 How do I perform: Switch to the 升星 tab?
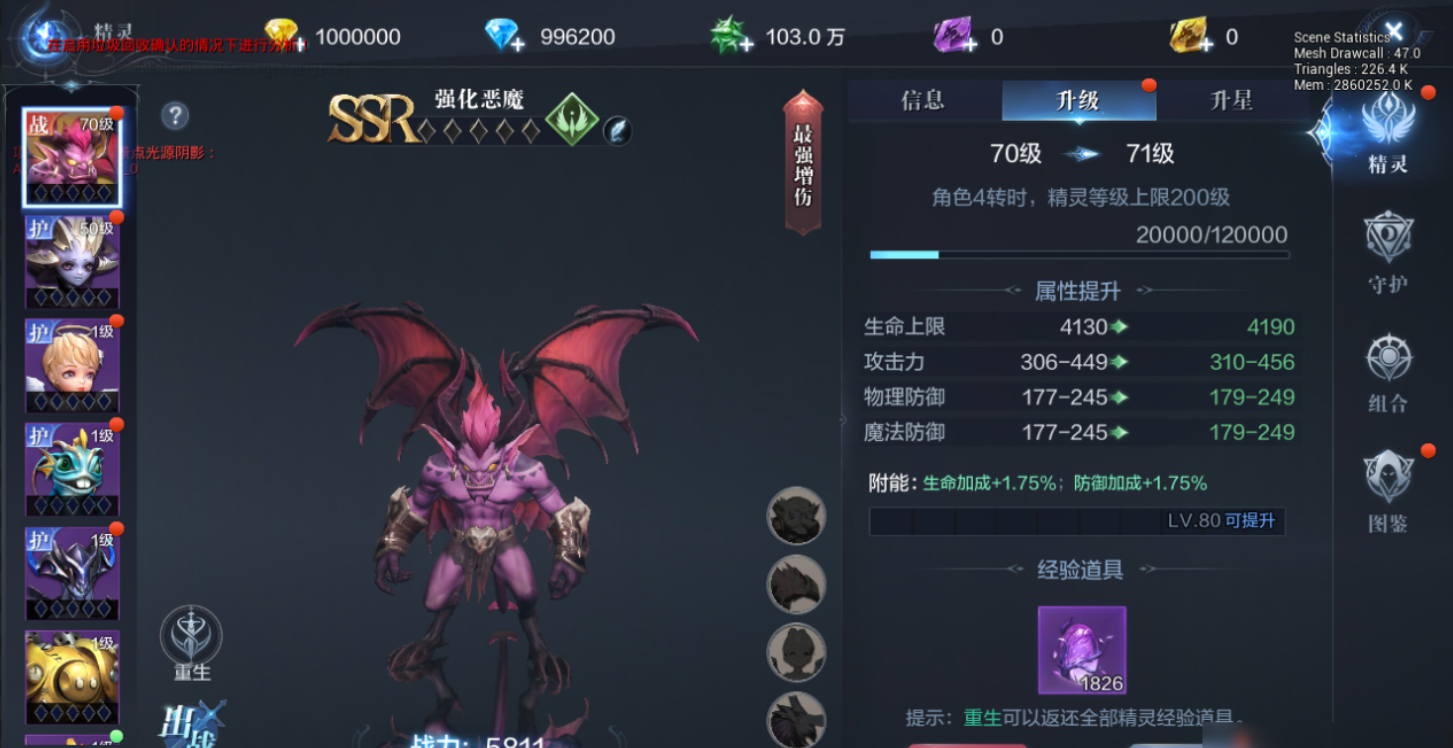pos(1231,100)
